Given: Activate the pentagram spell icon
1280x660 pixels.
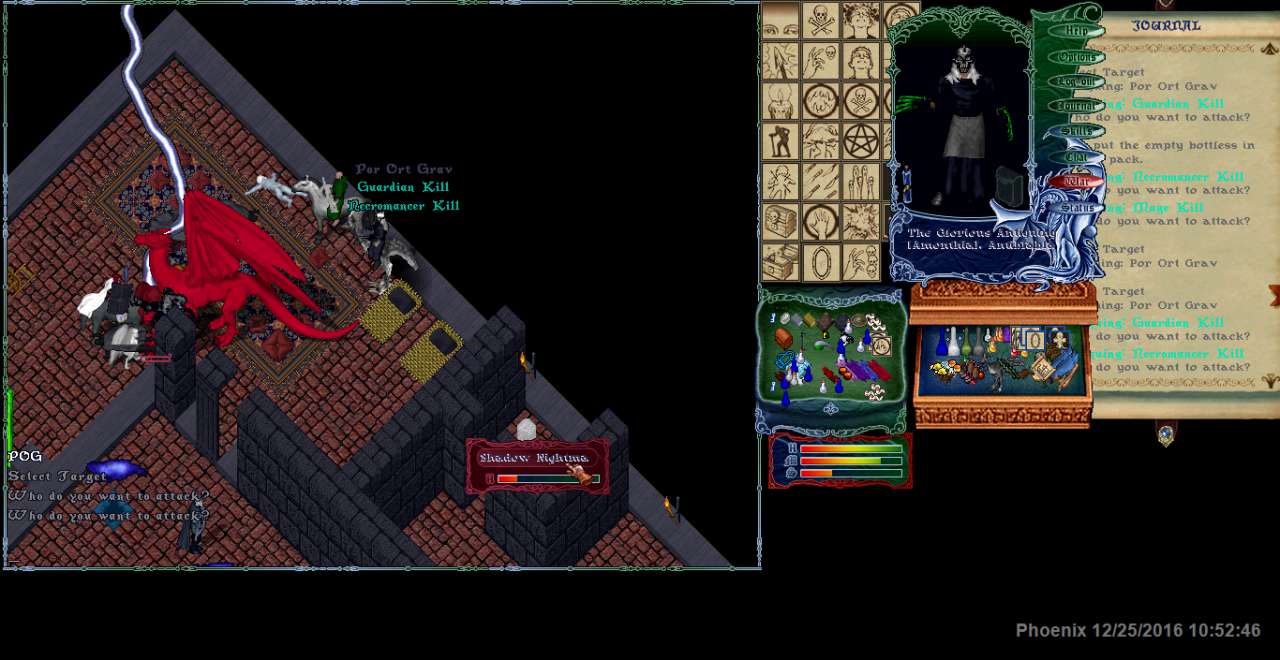Looking at the screenshot, I should tap(859, 141).
